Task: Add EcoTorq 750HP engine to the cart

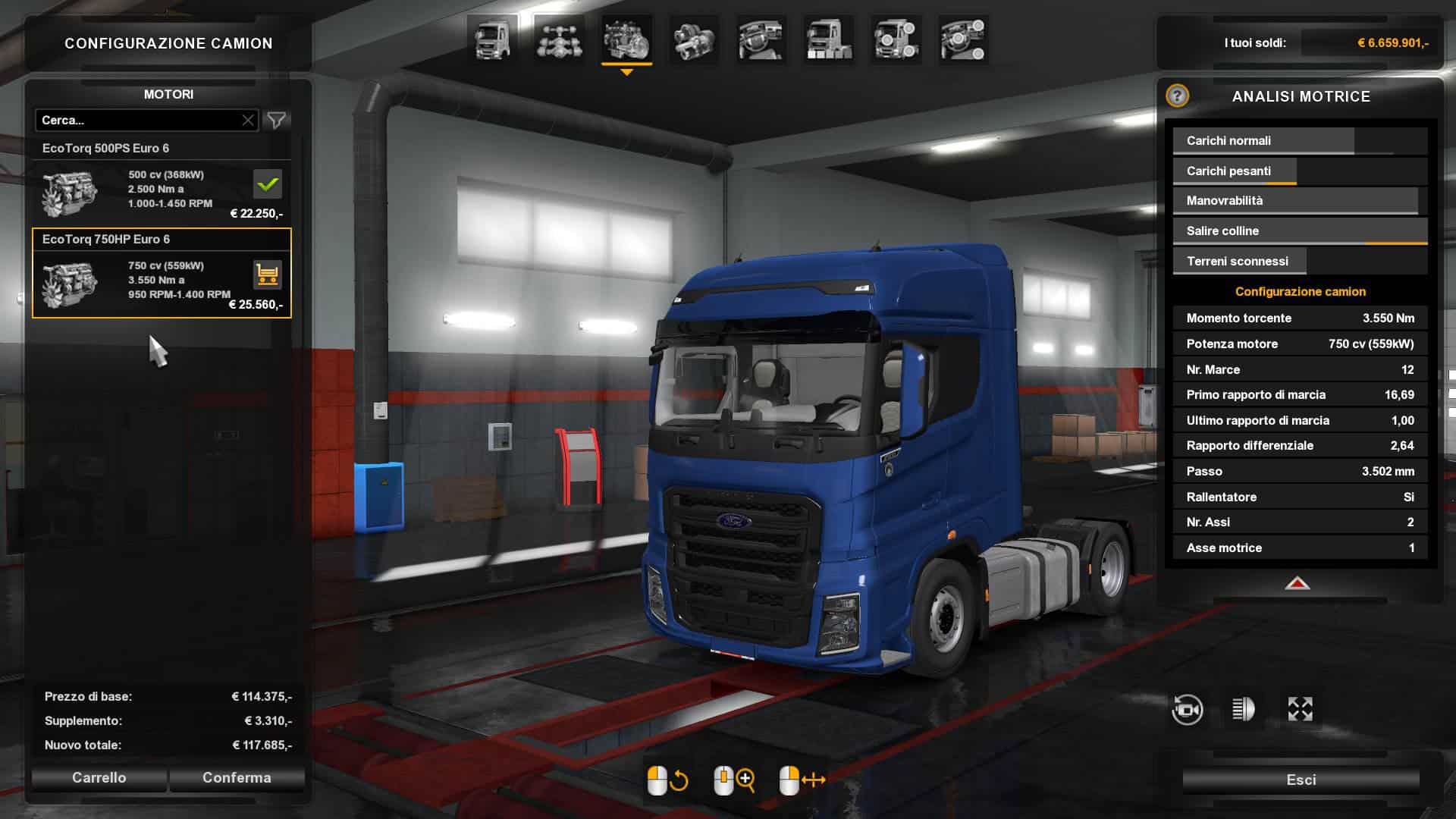Action: point(267,275)
